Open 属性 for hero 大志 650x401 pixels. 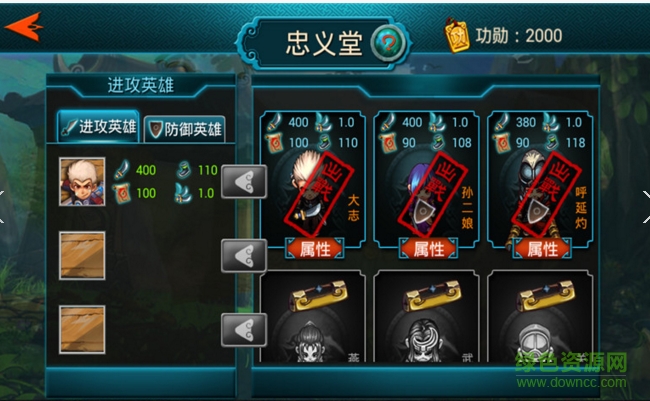point(315,249)
